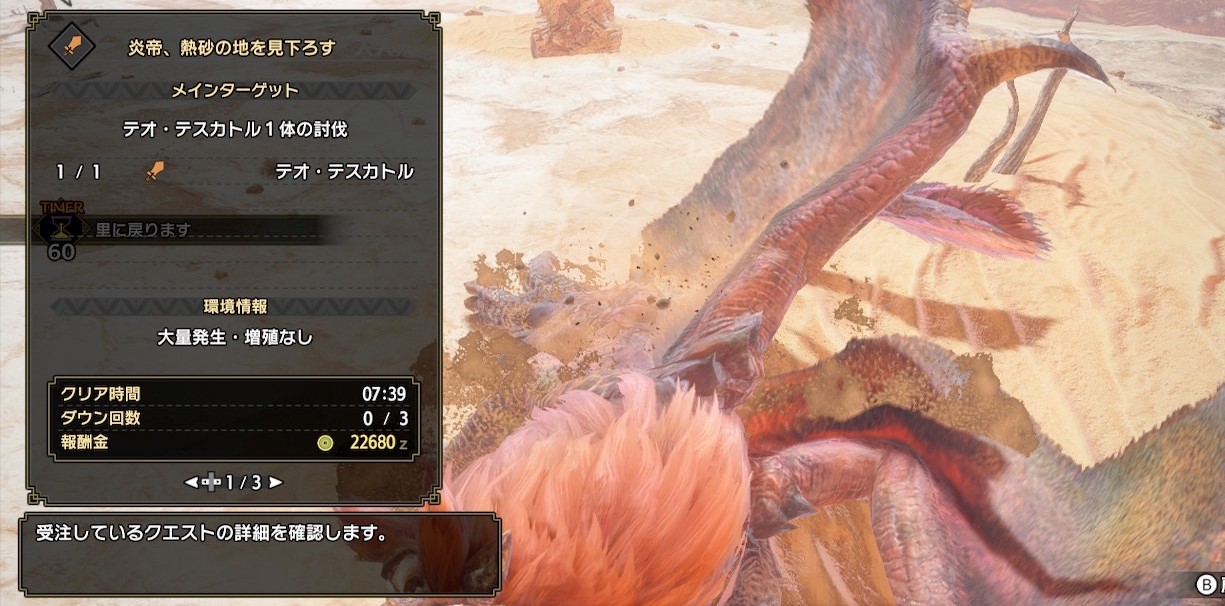Go to the next quest details page
The height and width of the screenshot is (606, 1225).
tap(276, 482)
